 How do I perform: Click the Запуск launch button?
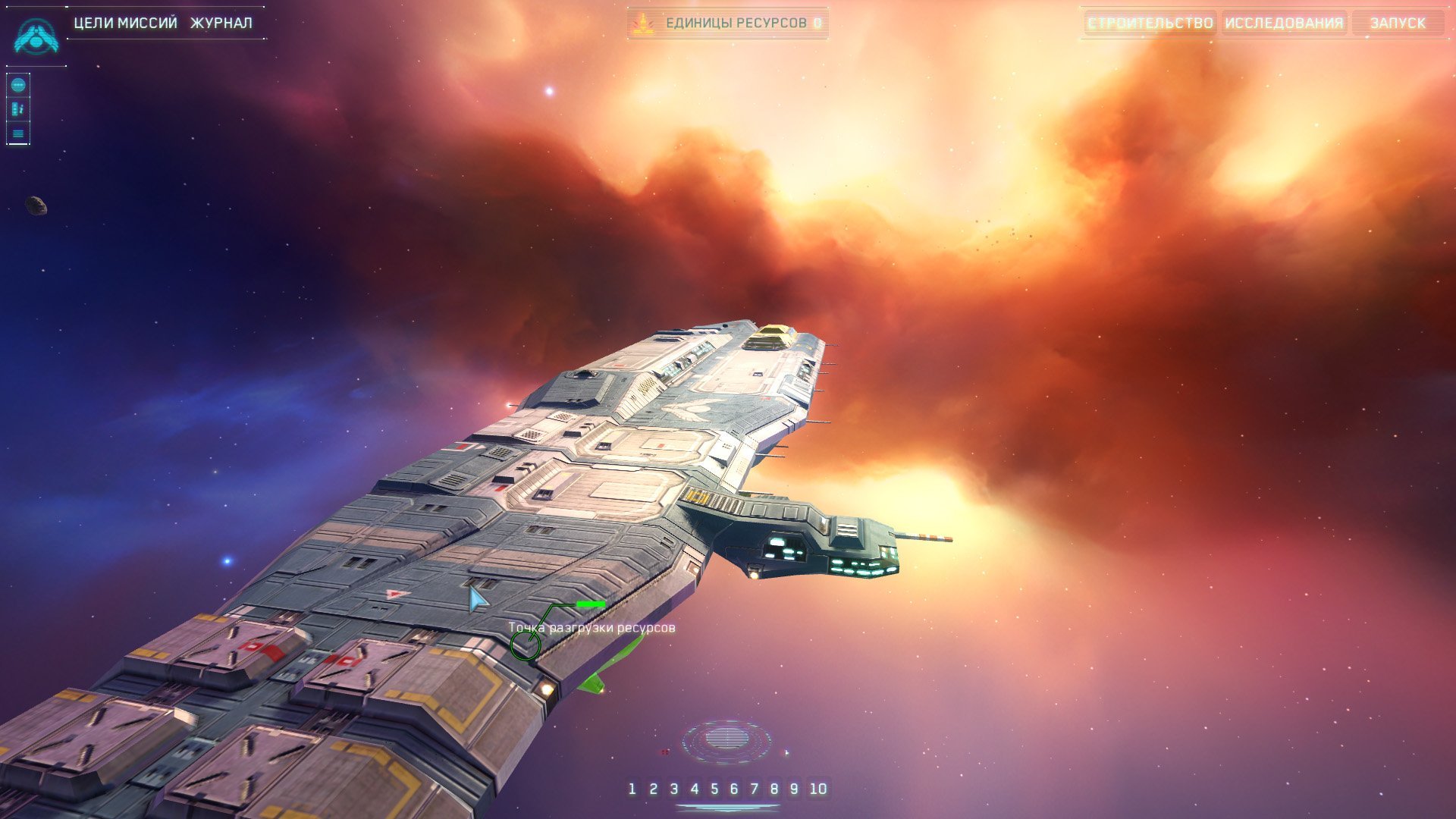(x=1398, y=23)
